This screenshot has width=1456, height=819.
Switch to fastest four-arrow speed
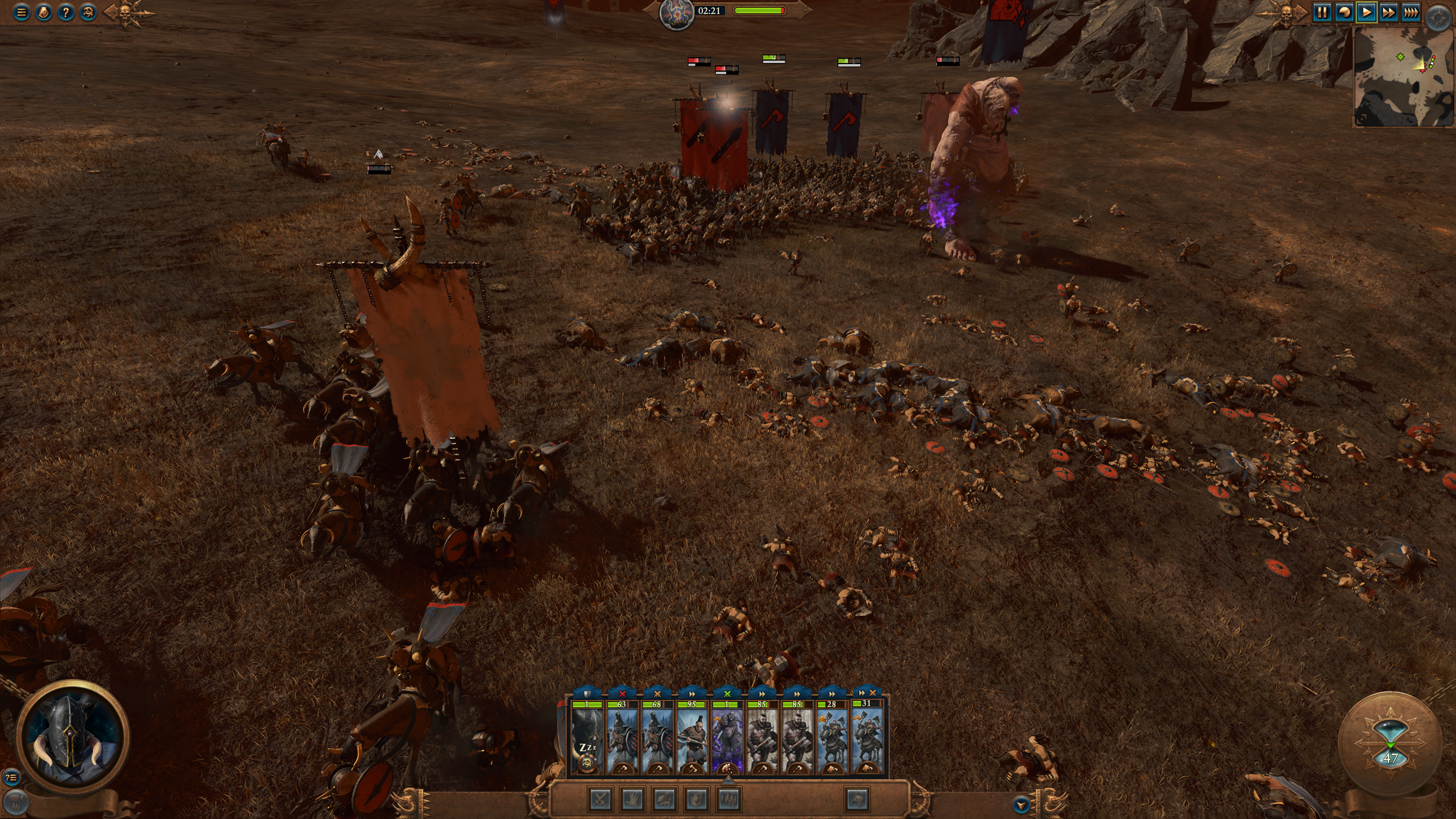click(x=1411, y=12)
